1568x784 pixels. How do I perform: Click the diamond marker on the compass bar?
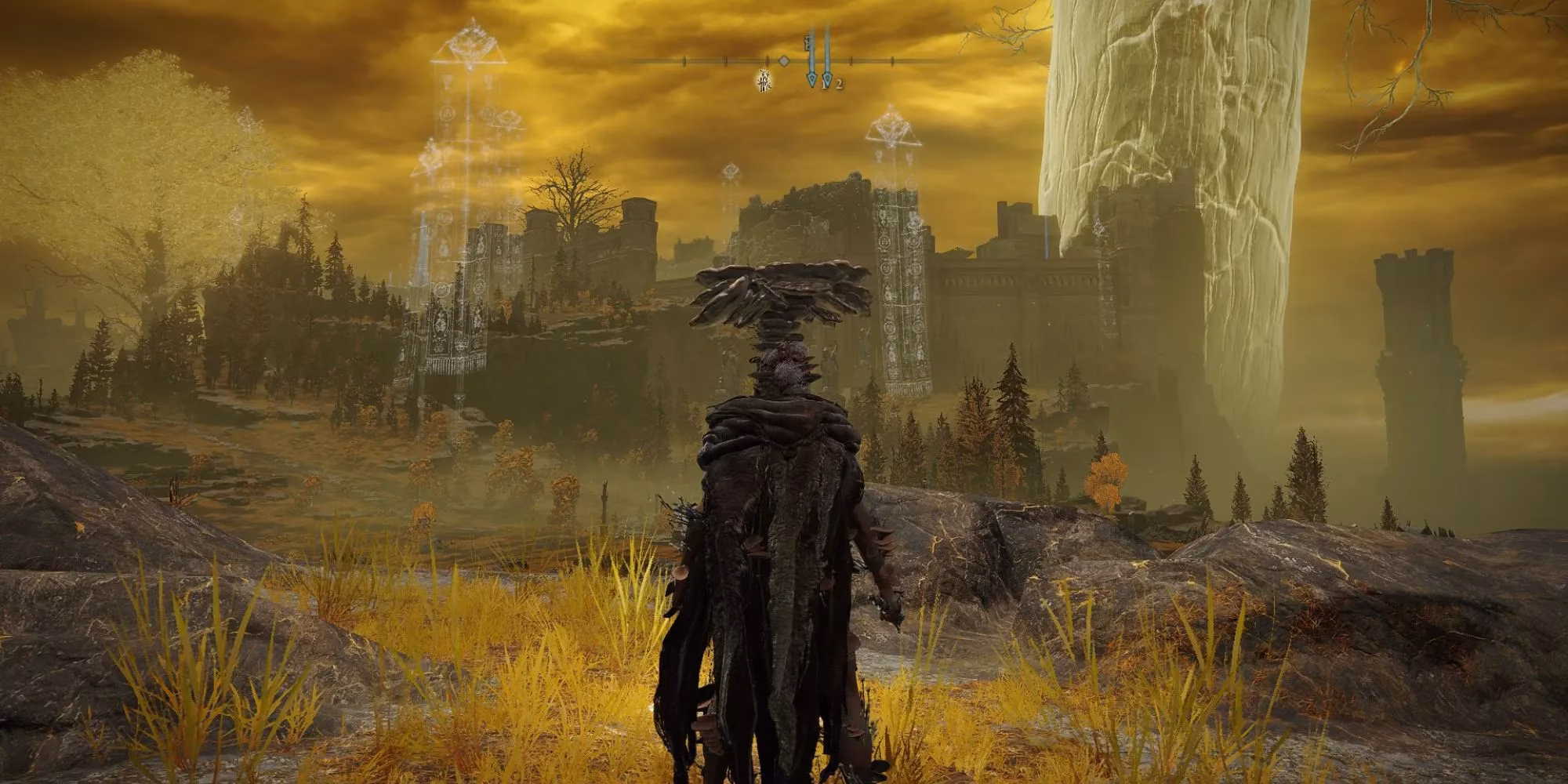point(783,60)
